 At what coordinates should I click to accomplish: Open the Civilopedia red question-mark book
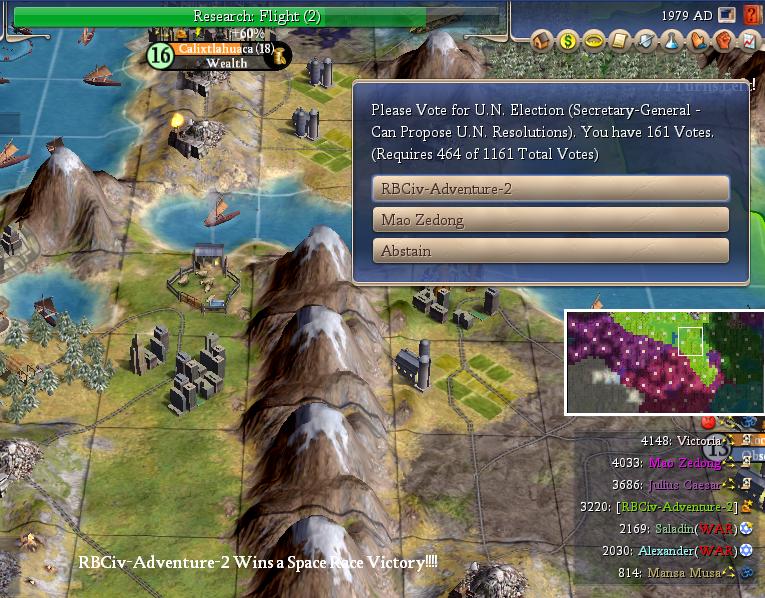751,16
